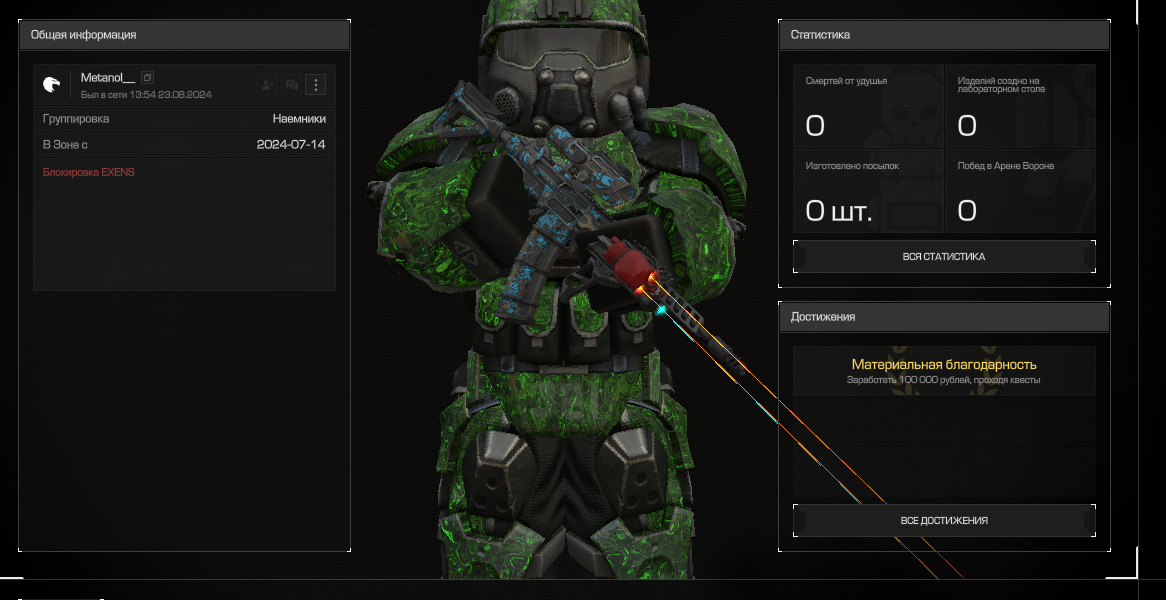Viewport: 1166px width, 600px height.
Task: Copy the Metanol__ nickname
Action: point(147,78)
